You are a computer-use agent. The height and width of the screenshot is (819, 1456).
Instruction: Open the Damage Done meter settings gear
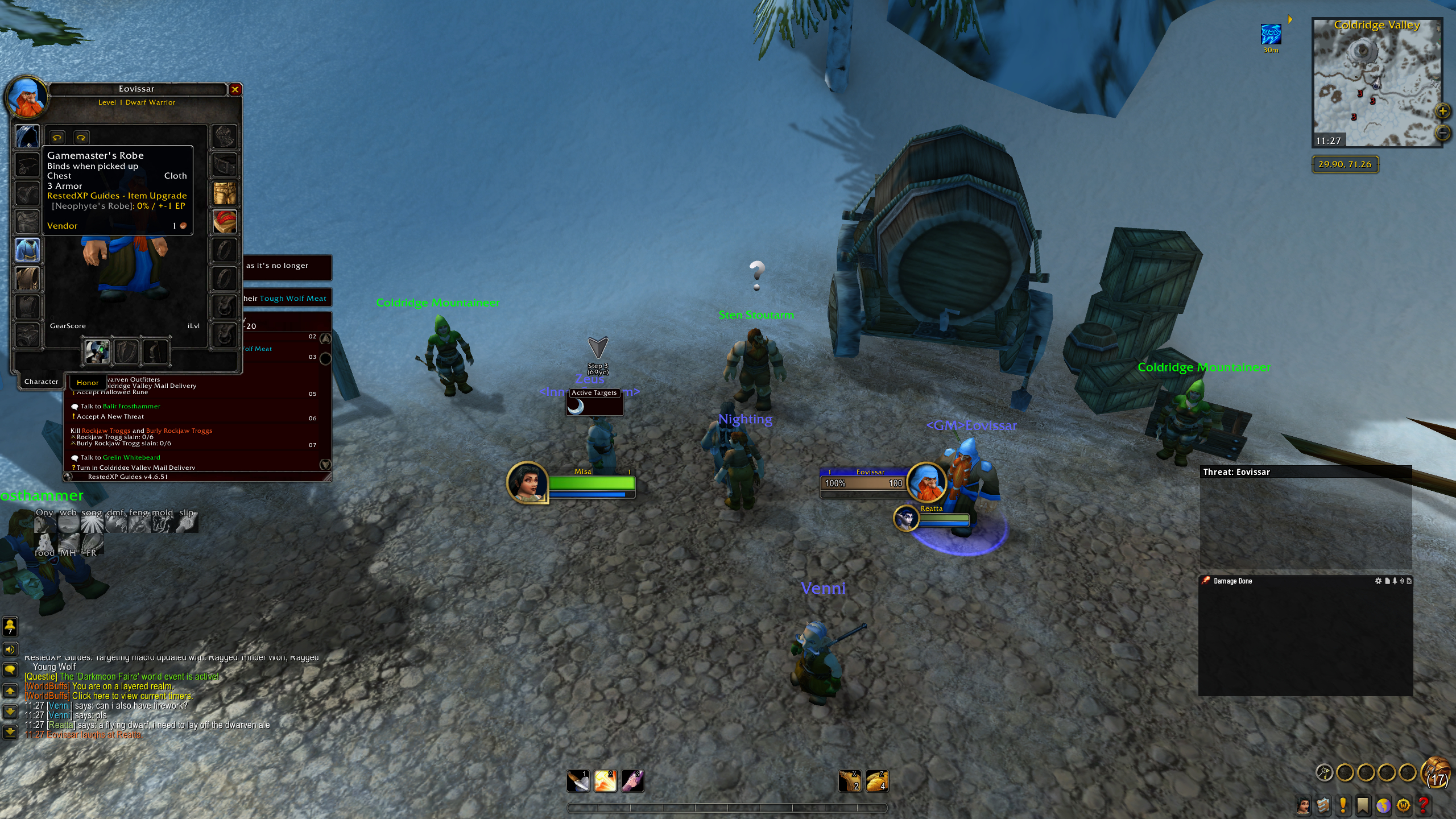click(1378, 581)
